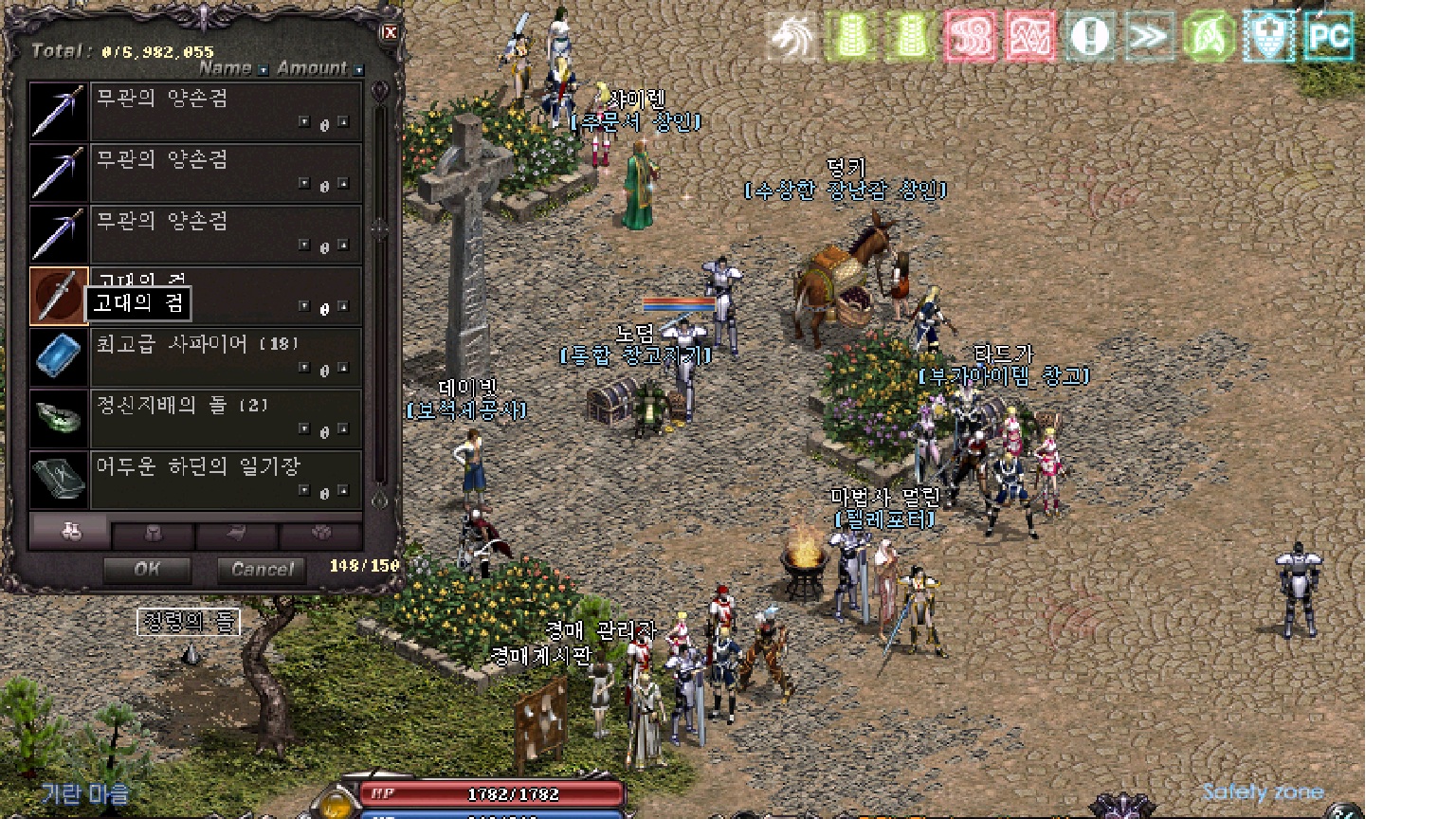Select the 최고급 사파이어 gem row

click(226, 356)
